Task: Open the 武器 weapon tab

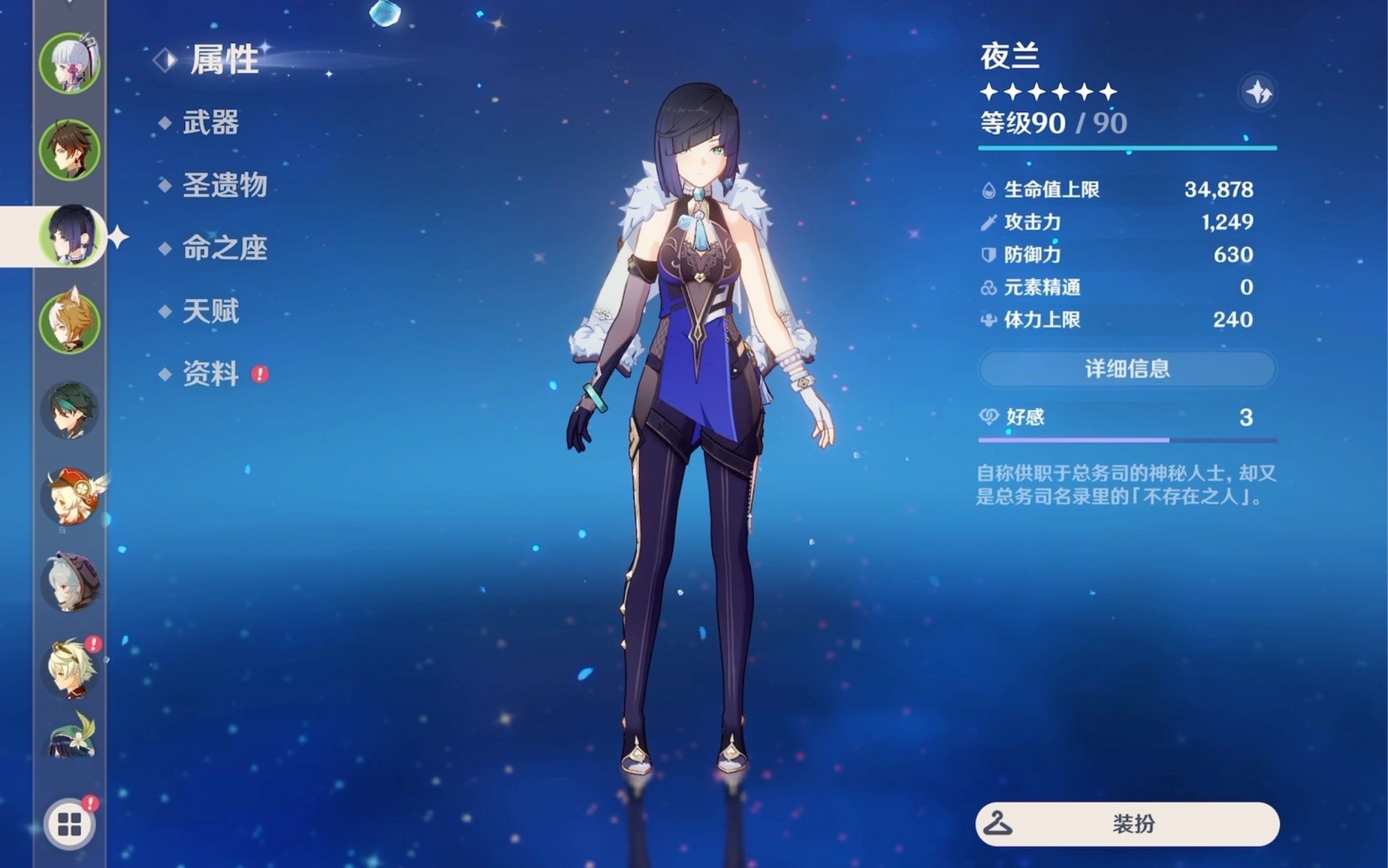Action: pos(210,123)
